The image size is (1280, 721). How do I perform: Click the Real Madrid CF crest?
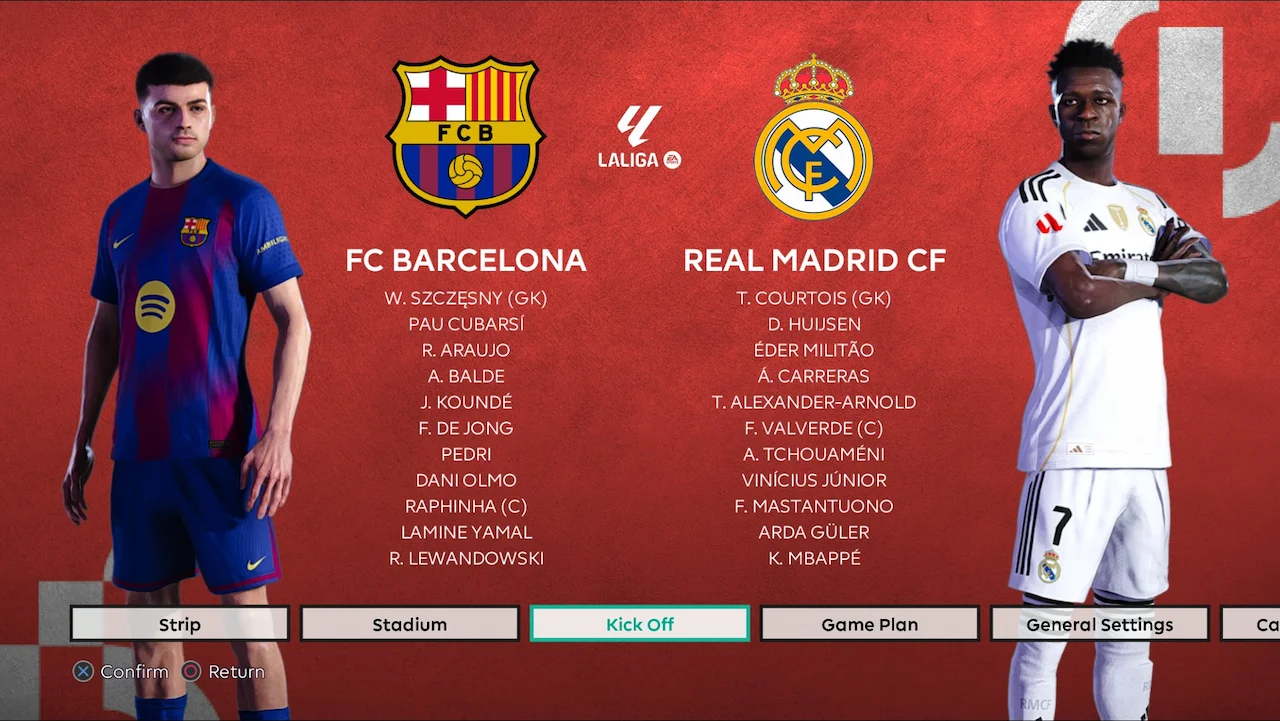tap(814, 135)
